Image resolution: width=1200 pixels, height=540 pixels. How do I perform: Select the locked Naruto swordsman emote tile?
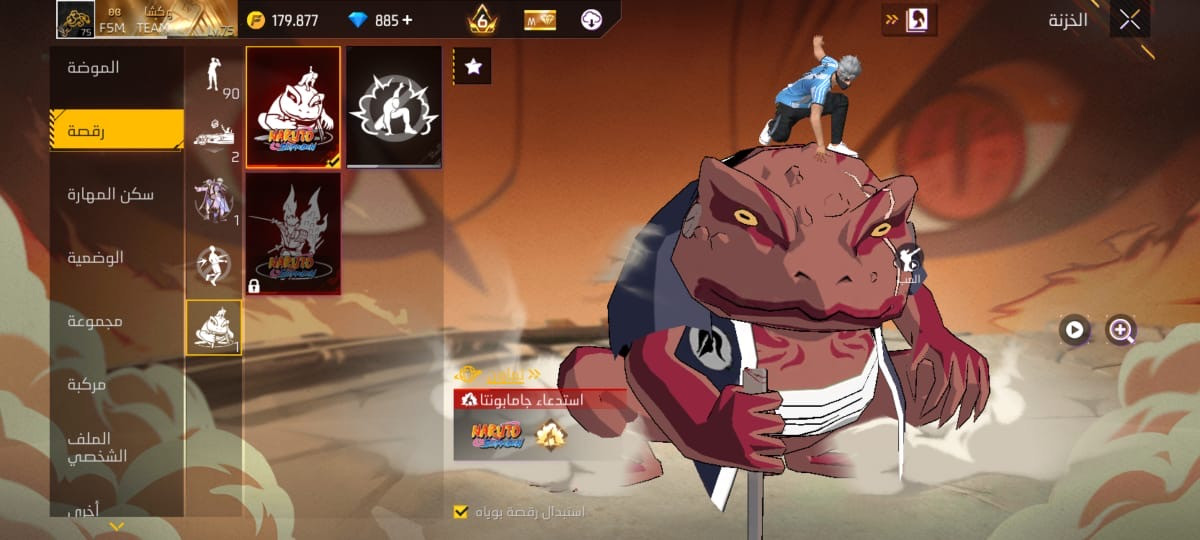coord(293,234)
